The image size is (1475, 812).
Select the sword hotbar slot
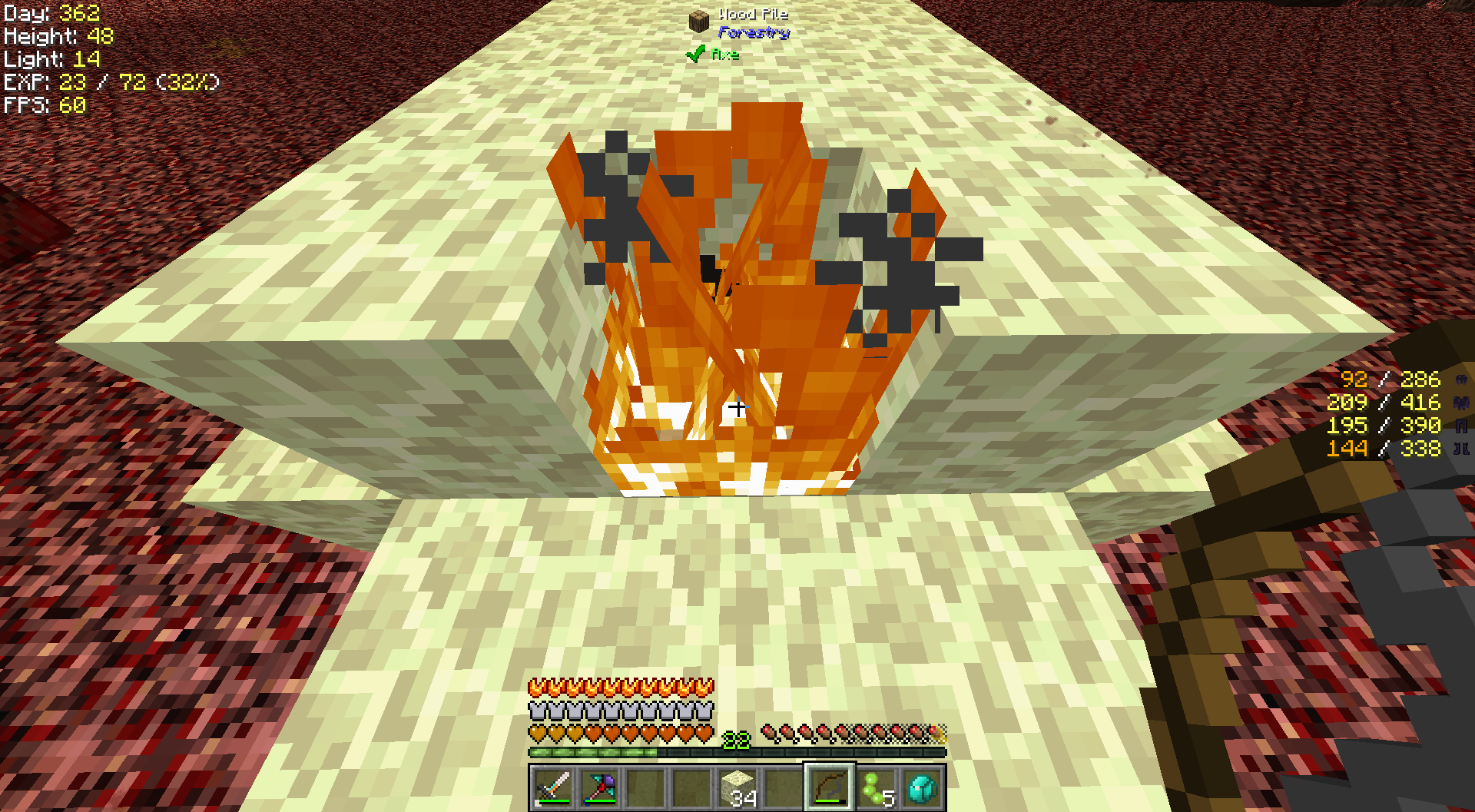(553, 787)
